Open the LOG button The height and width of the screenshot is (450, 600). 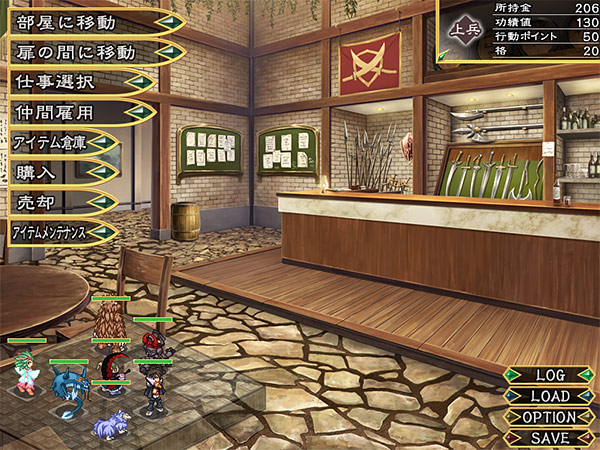tap(550, 375)
